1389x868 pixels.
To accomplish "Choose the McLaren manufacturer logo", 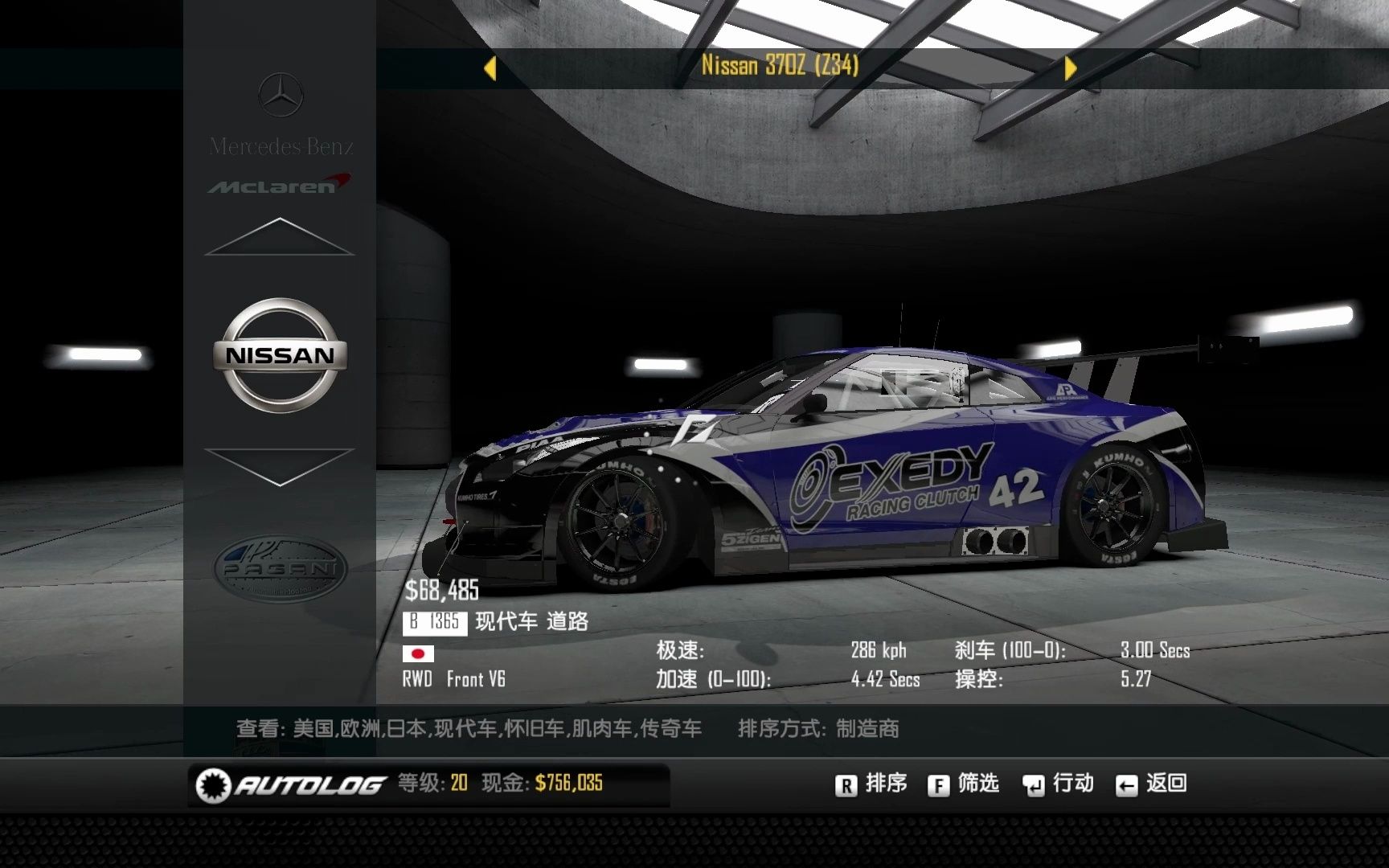I will click(x=280, y=186).
